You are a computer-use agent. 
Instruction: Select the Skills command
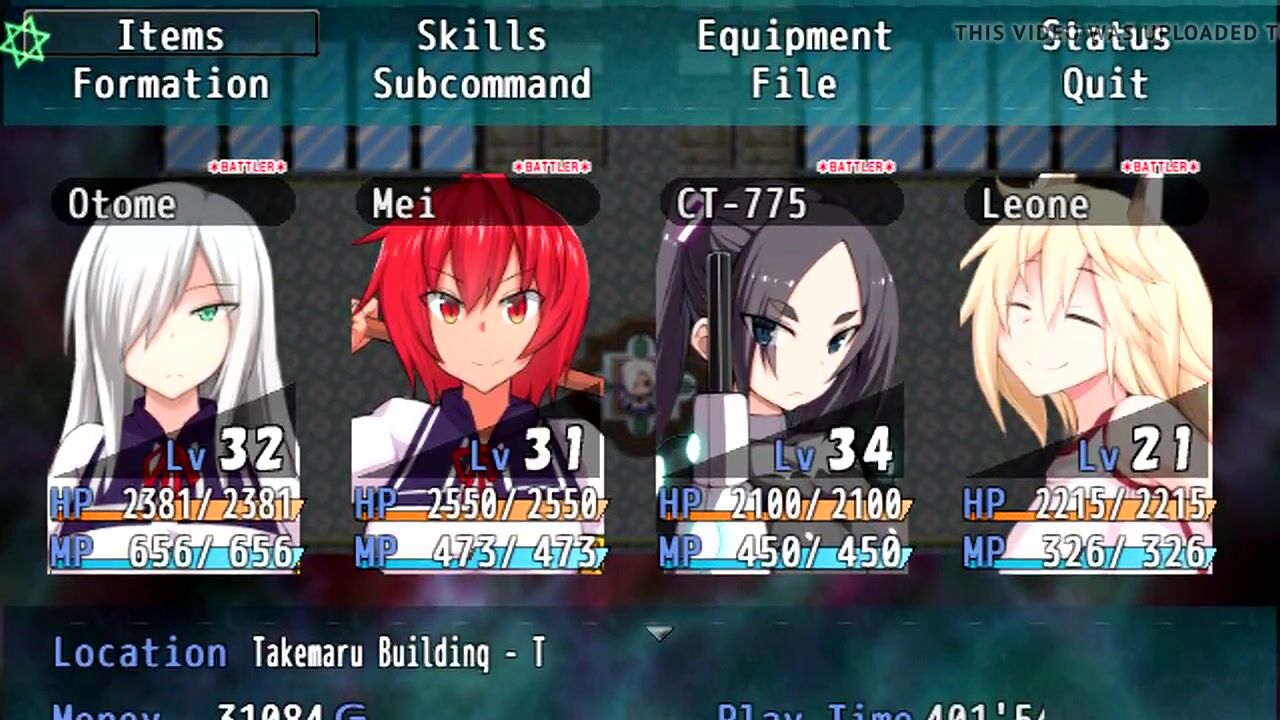pos(481,35)
